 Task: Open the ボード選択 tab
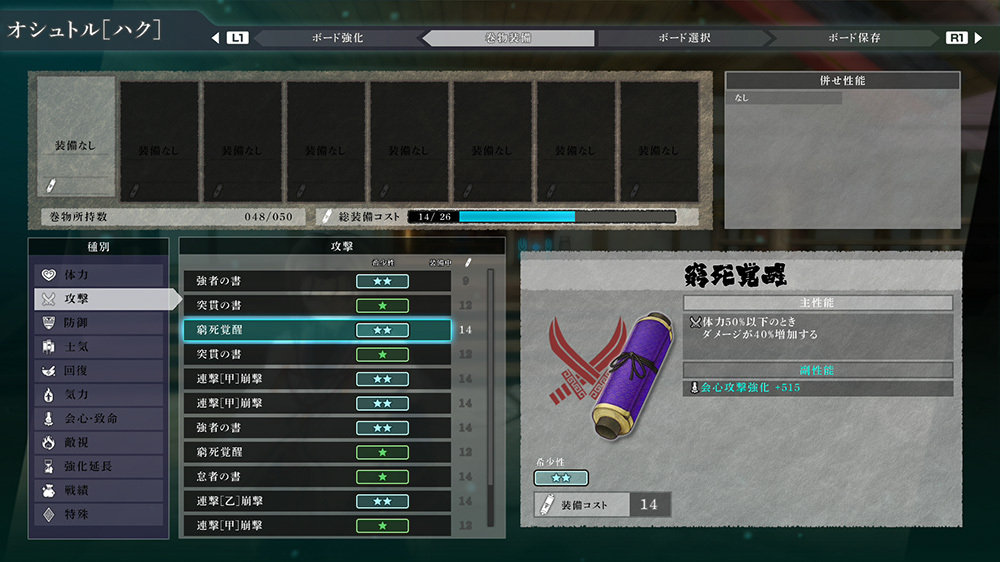(684, 38)
